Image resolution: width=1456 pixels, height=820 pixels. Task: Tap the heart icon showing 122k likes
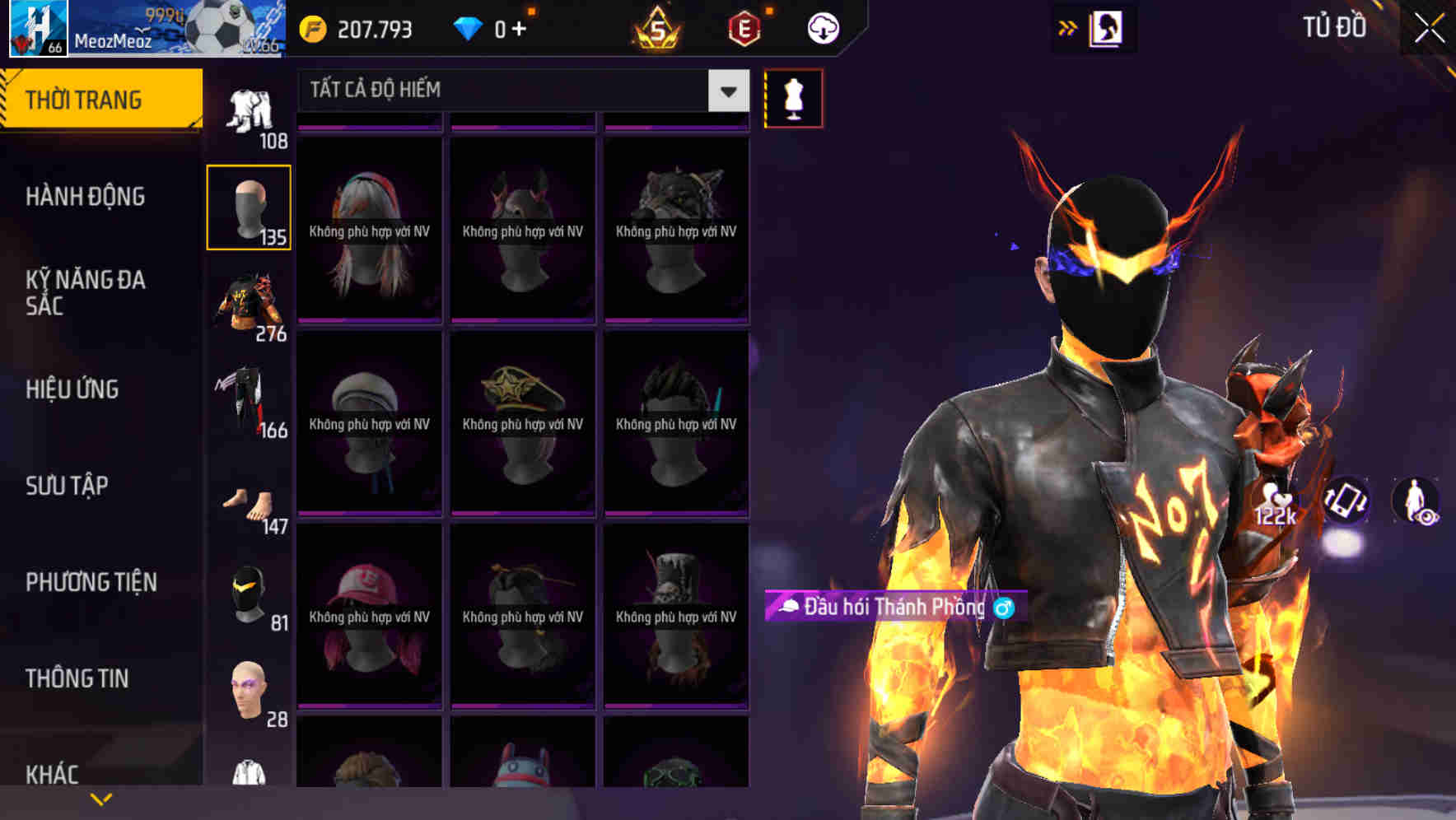pos(1273,501)
